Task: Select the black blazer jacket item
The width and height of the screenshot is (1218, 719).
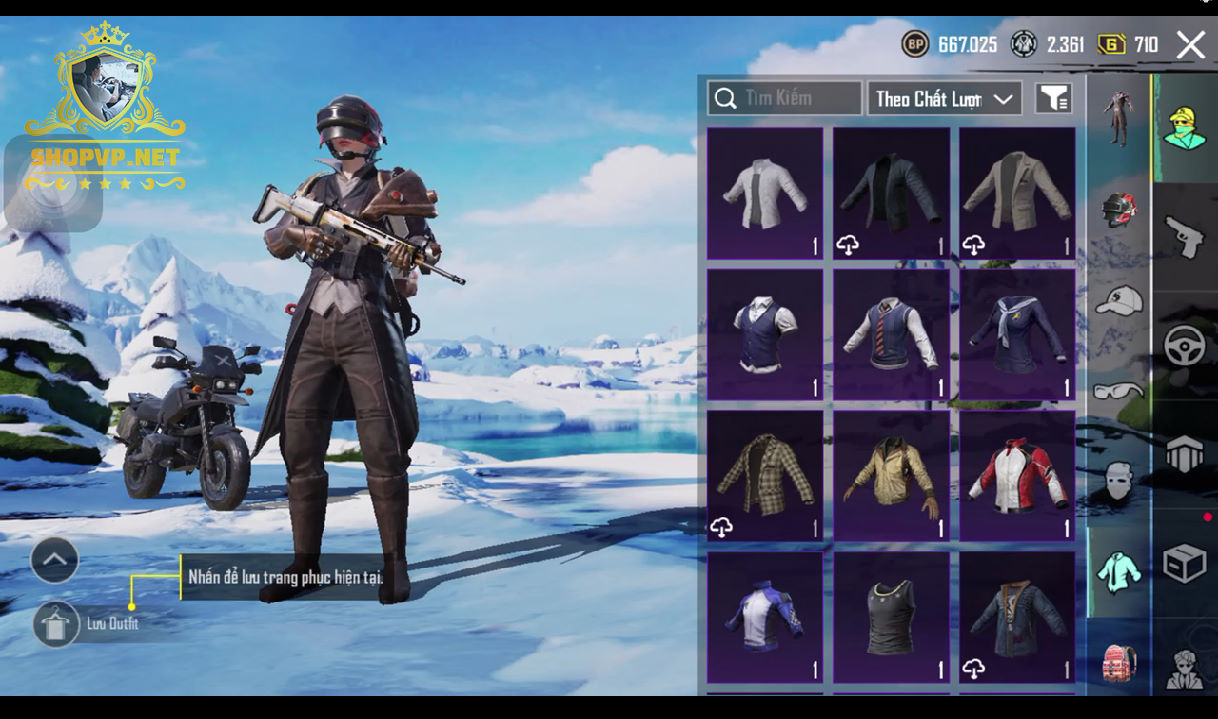Action: pos(891,193)
